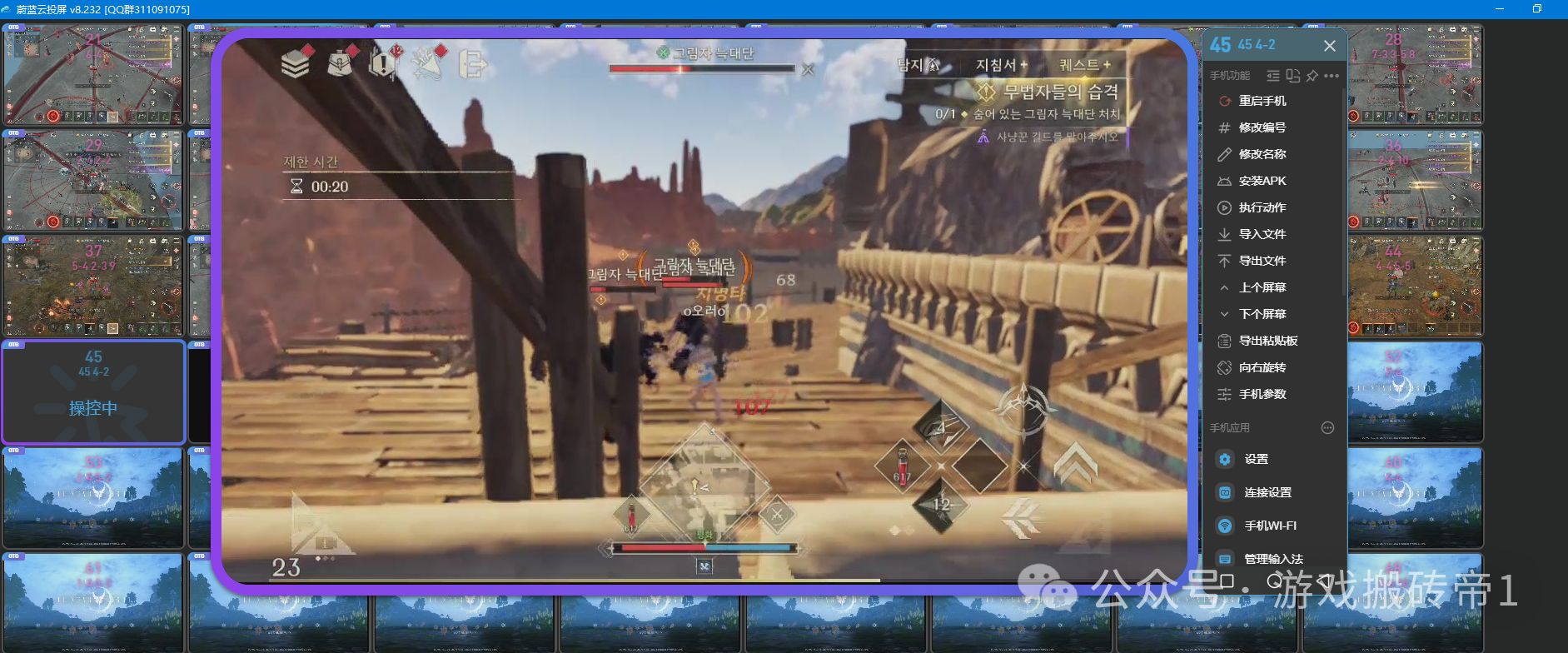Toggle the crossed swords combat mode button
This screenshot has width=1568, height=653.
coord(777,514)
